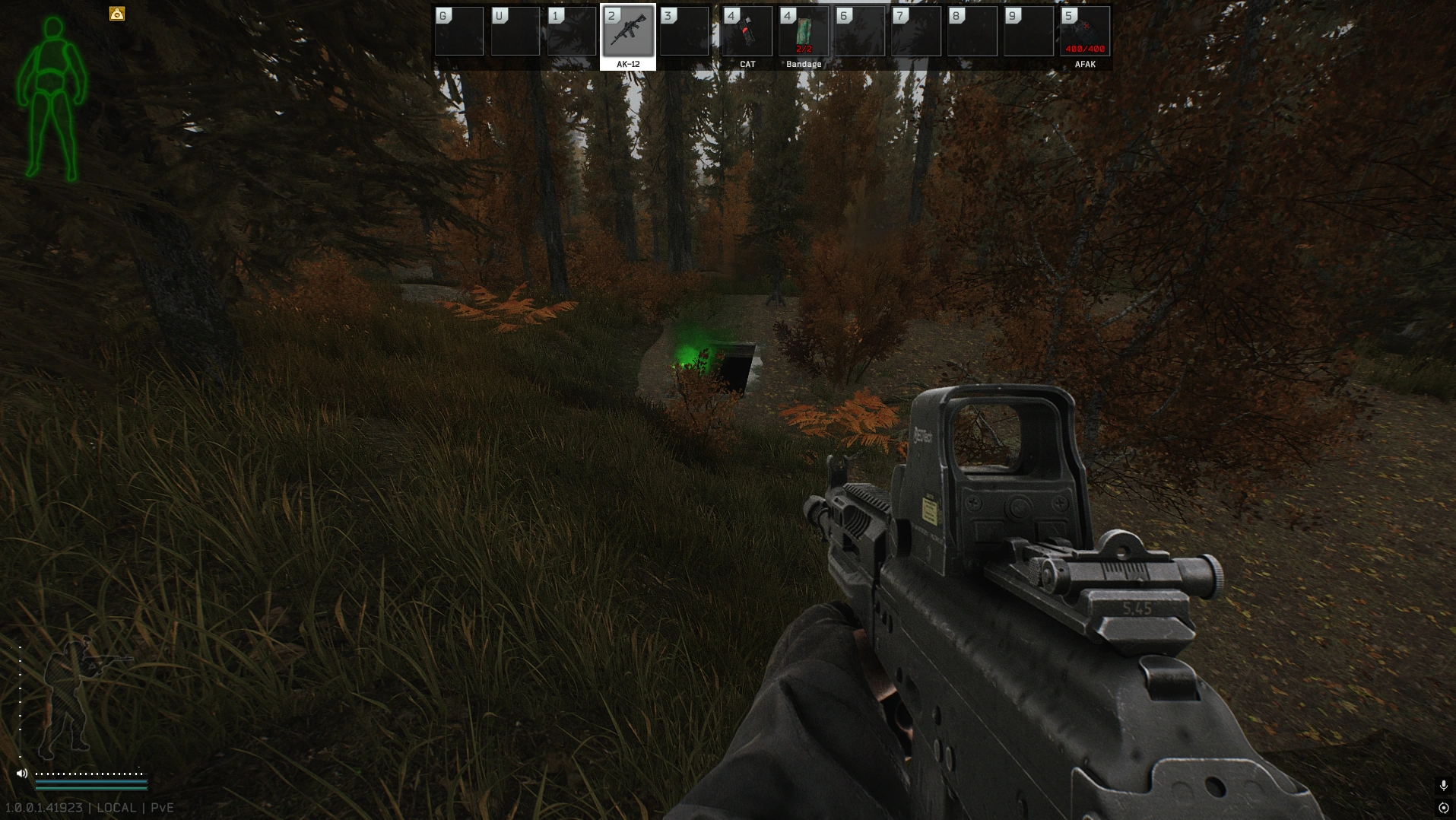Apply the Bandage from the quickbar
This screenshot has width=1456, height=820.
pos(804,32)
